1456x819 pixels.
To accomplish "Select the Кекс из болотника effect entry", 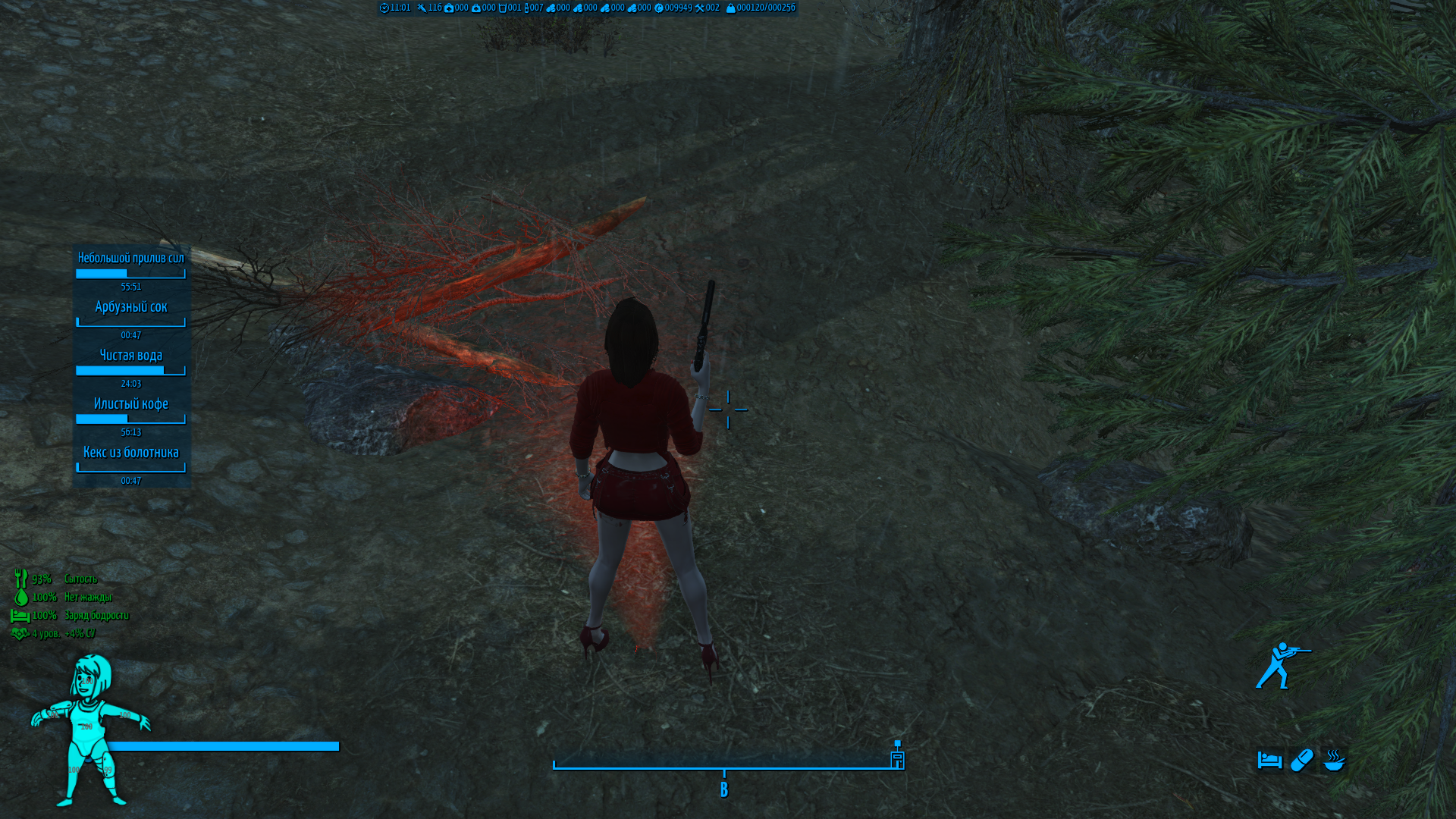I will [x=130, y=453].
